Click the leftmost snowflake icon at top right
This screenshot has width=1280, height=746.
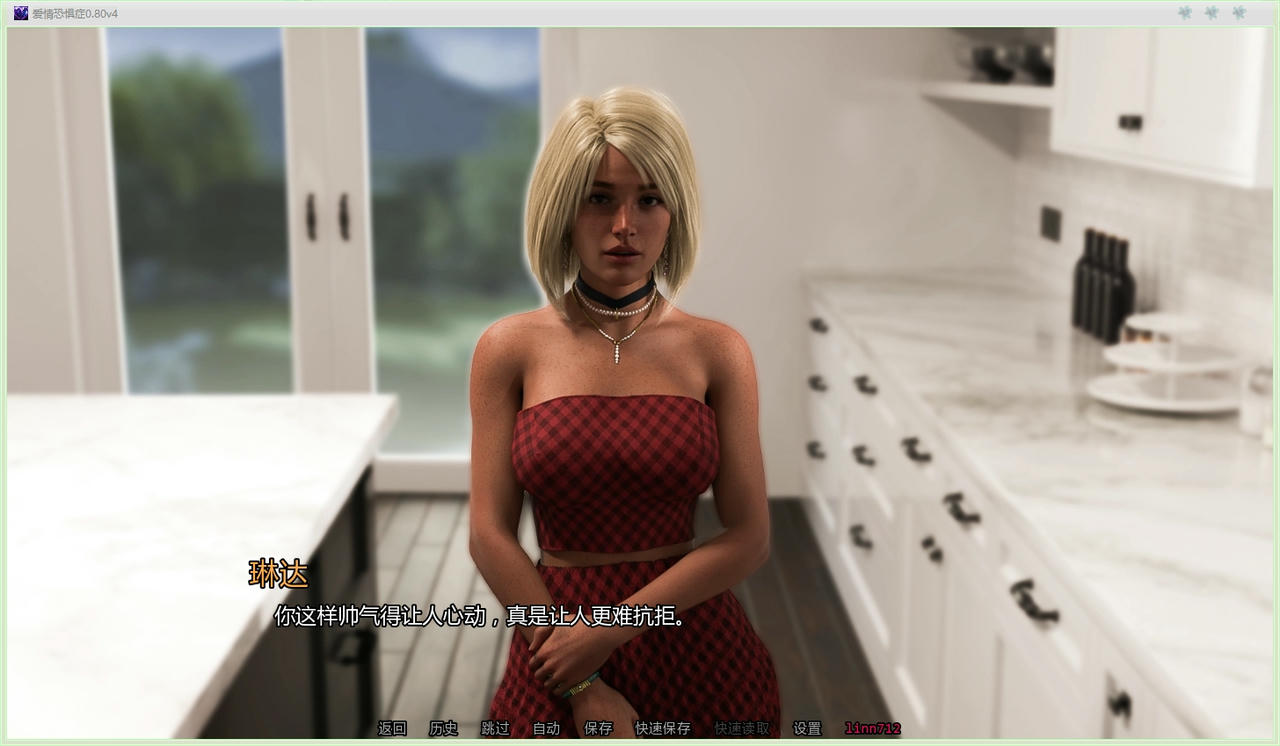1184,13
